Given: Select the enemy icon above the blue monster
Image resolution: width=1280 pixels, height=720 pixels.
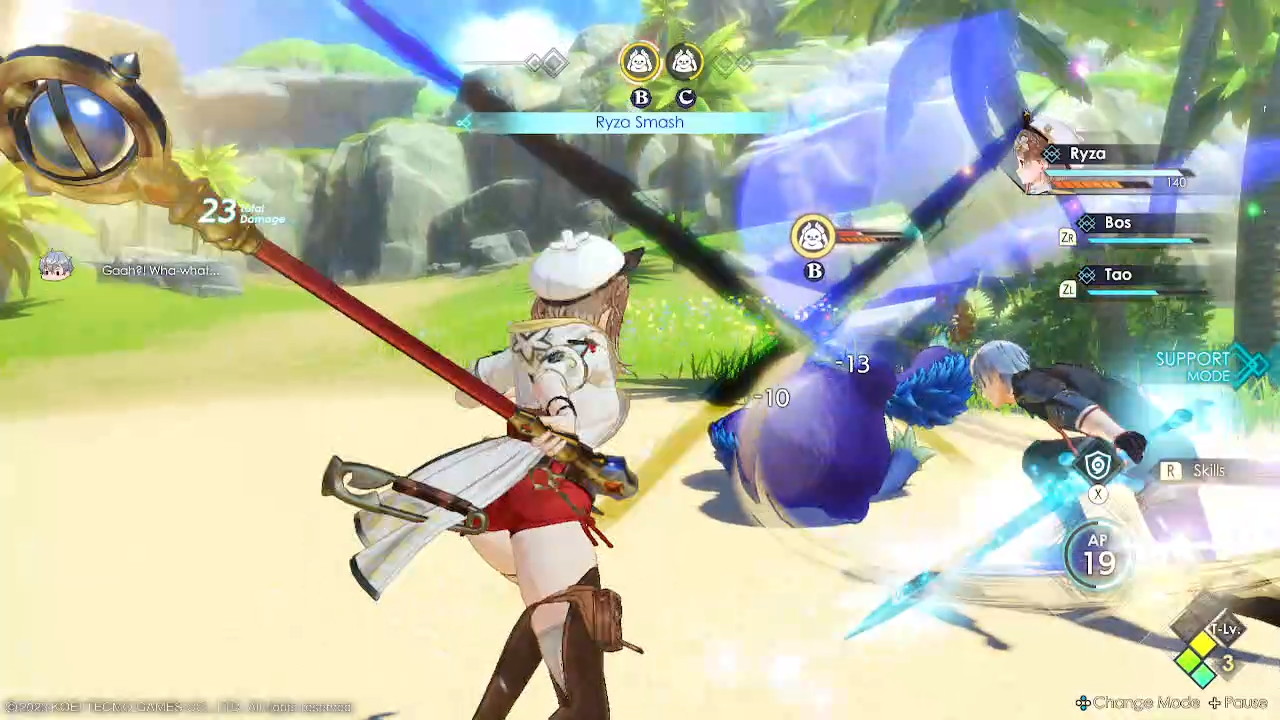Looking at the screenshot, I should pyautogui.click(x=813, y=236).
